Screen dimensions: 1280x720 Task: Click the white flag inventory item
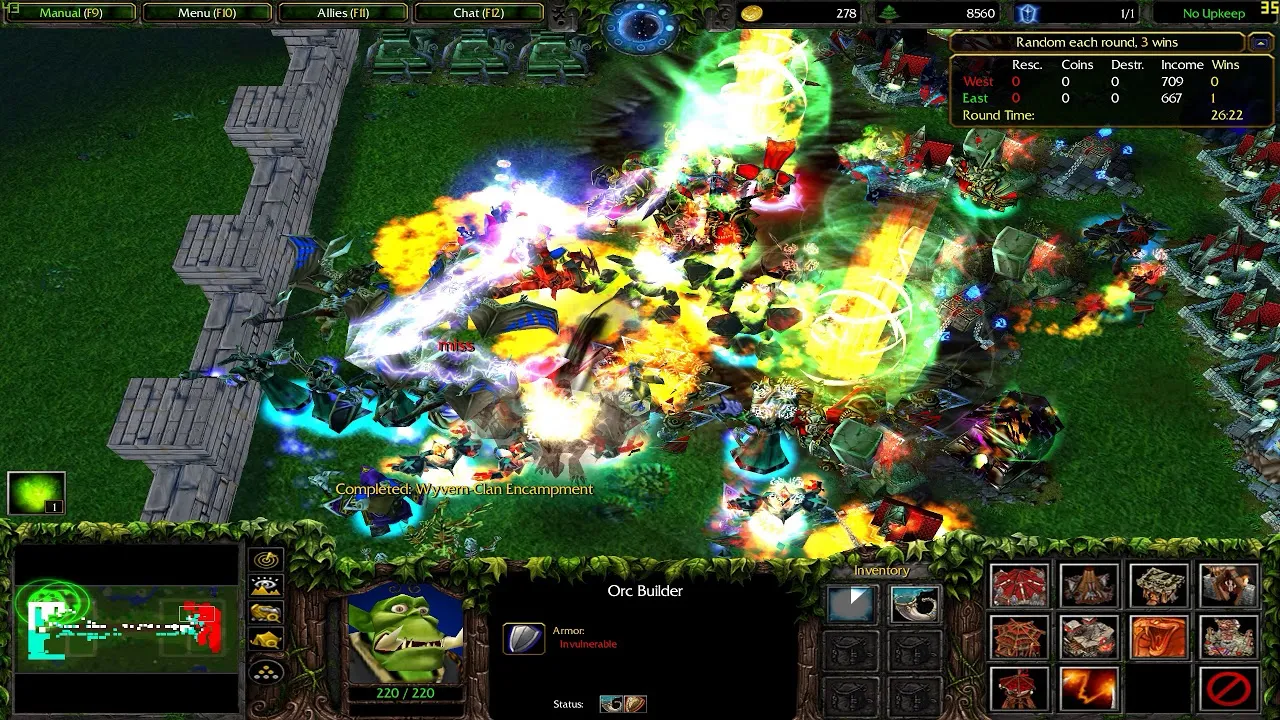850,605
